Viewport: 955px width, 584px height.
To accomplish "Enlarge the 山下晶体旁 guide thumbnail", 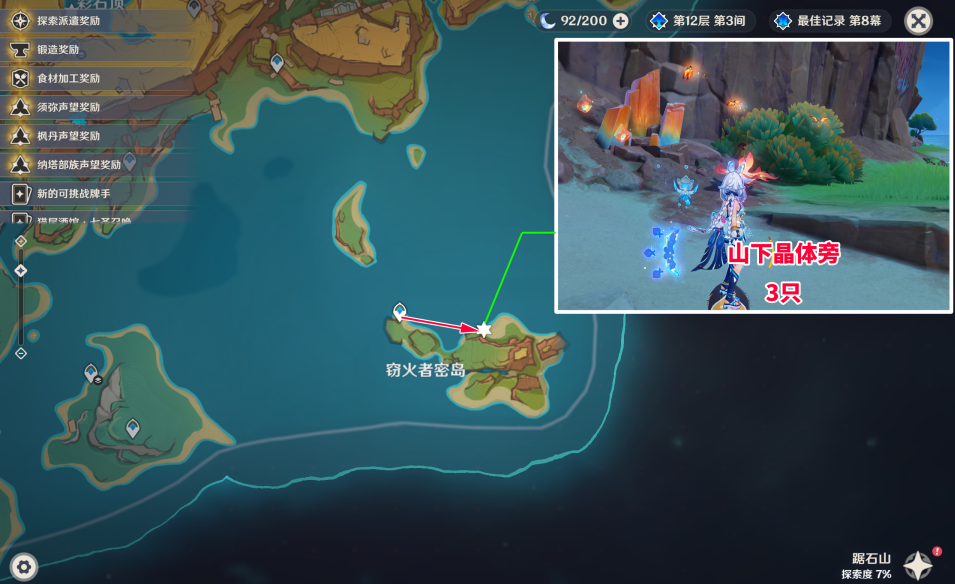I will tap(753, 176).
